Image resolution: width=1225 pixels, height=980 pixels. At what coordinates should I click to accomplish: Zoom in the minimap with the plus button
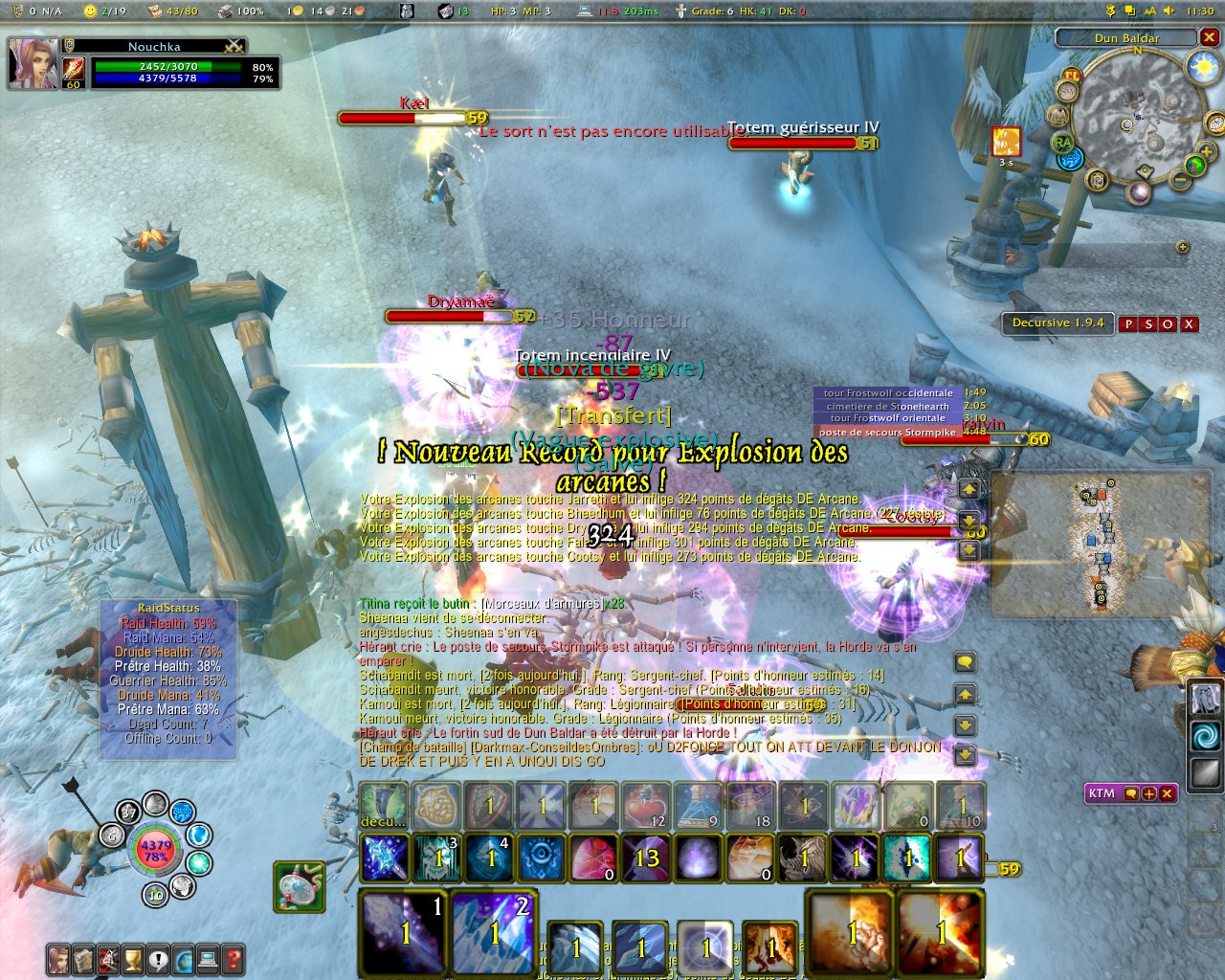(x=1205, y=151)
